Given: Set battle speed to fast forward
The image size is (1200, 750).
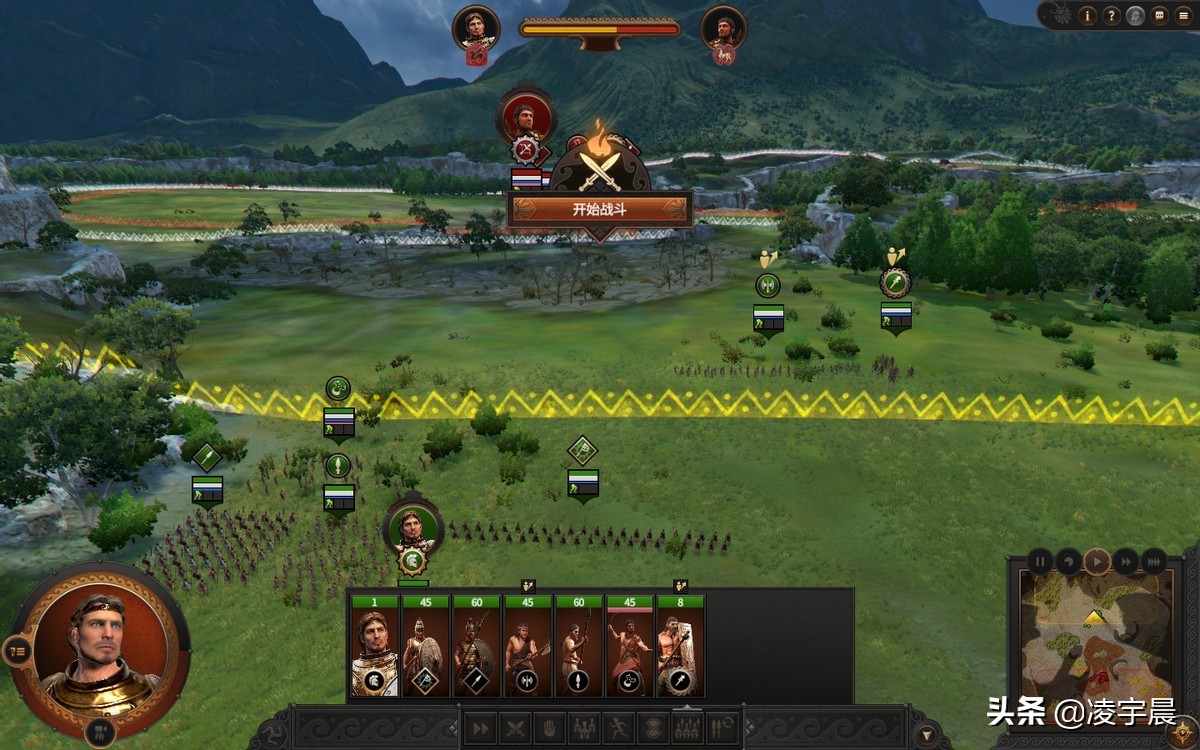Looking at the screenshot, I should point(1126,561).
